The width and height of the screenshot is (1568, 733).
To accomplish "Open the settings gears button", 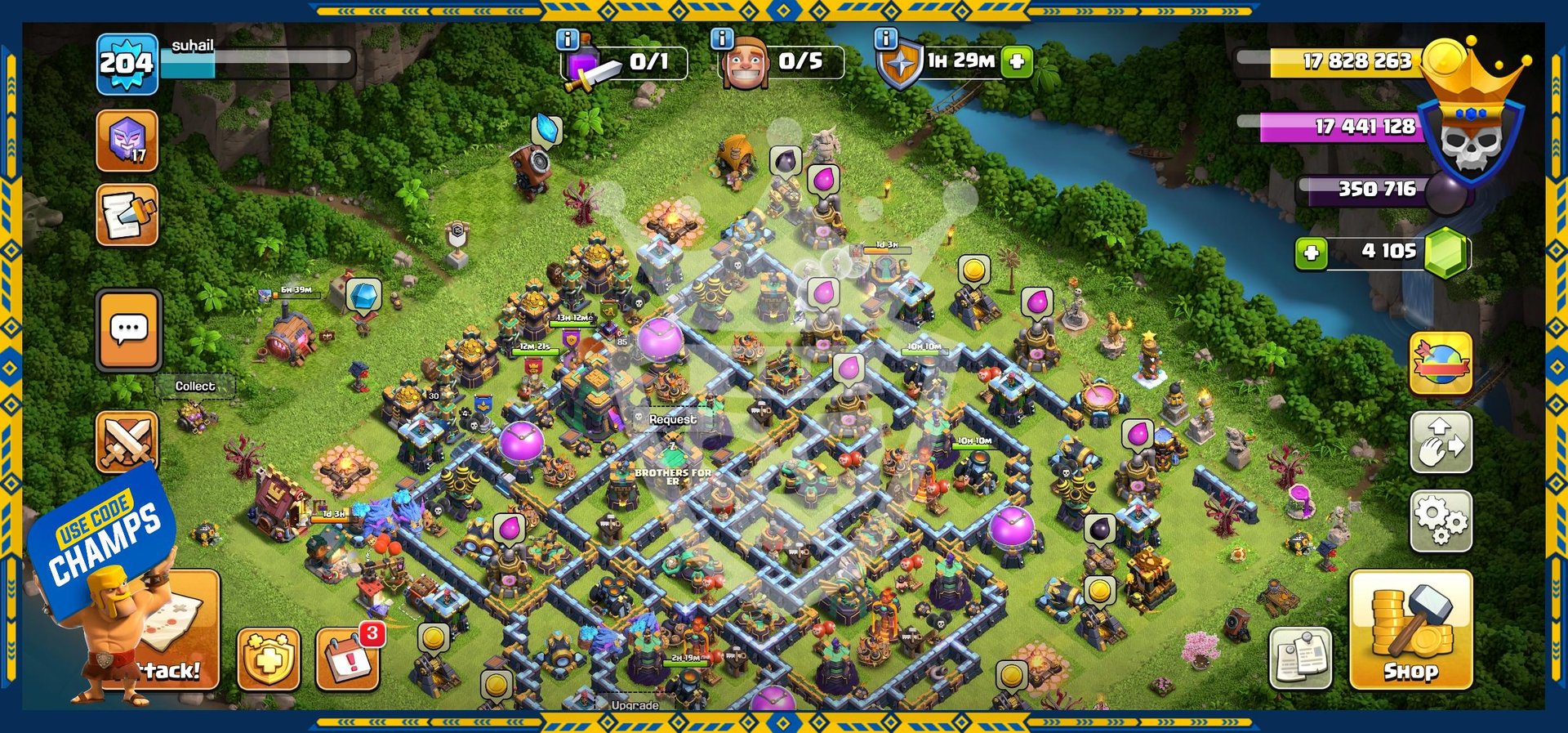I will 1441,521.
